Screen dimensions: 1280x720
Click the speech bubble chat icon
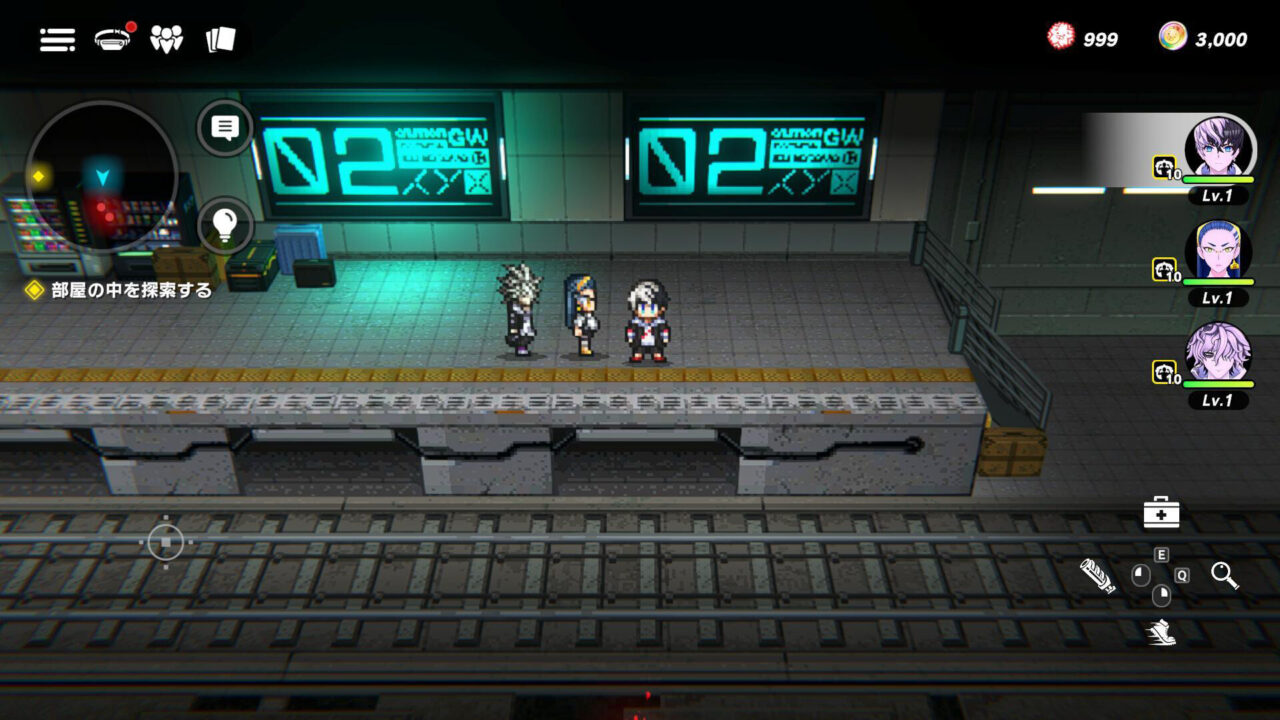[227, 126]
